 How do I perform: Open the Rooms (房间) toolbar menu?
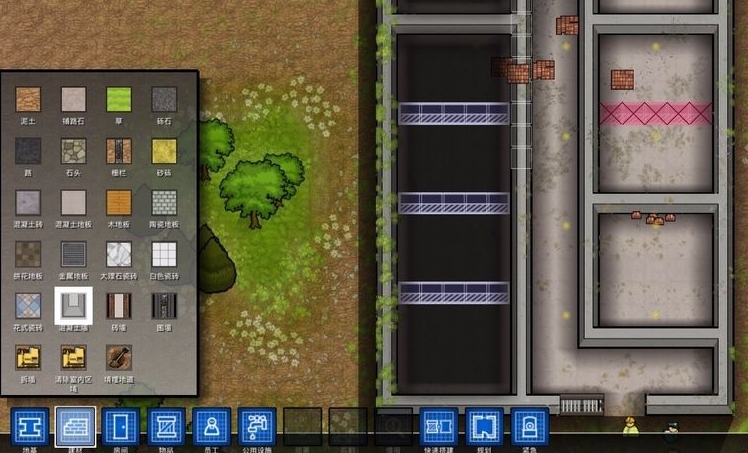point(121,427)
